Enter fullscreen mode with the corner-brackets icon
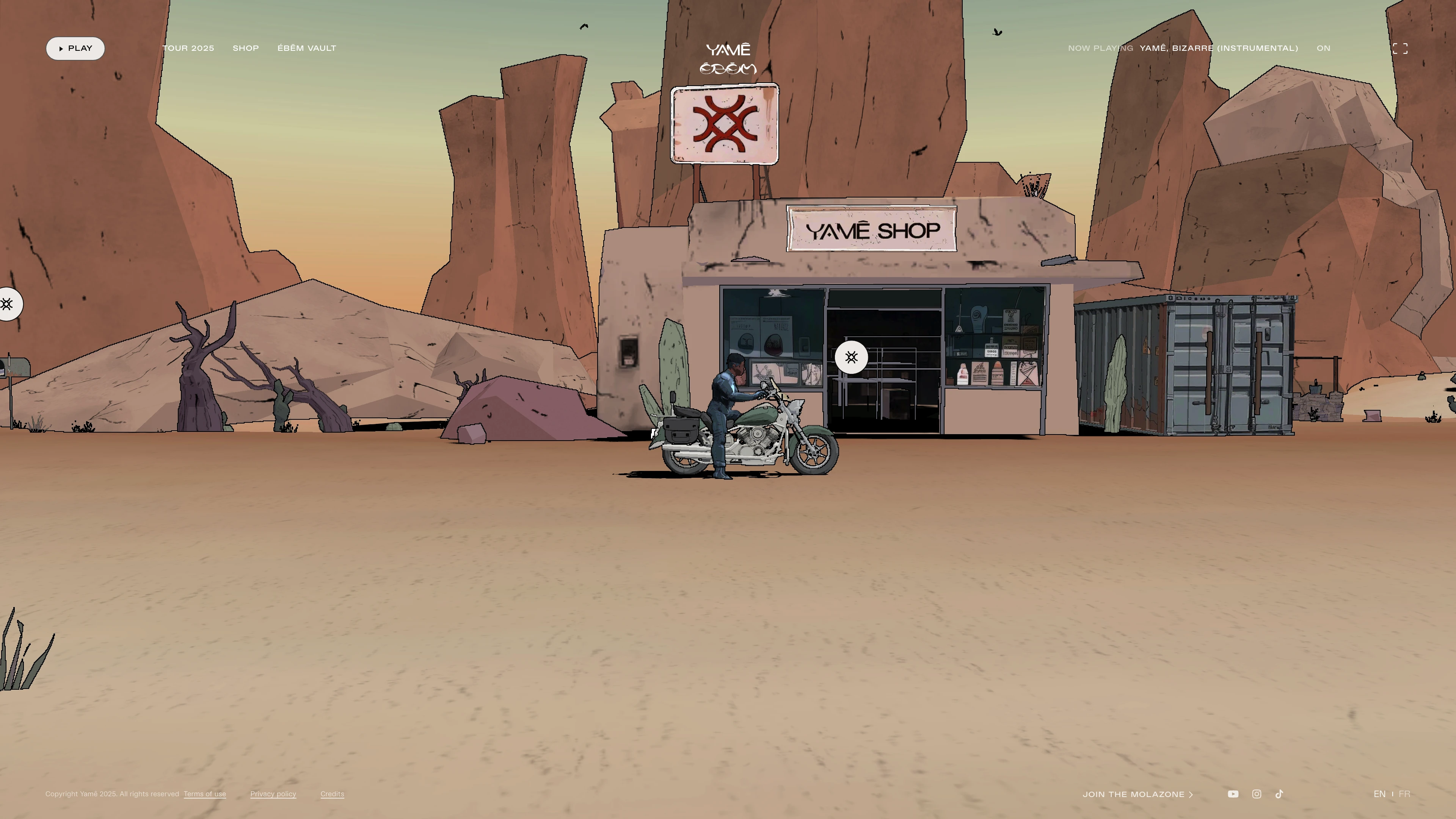The width and height of the screenshot is (1456, 819). pos(1400,49)
